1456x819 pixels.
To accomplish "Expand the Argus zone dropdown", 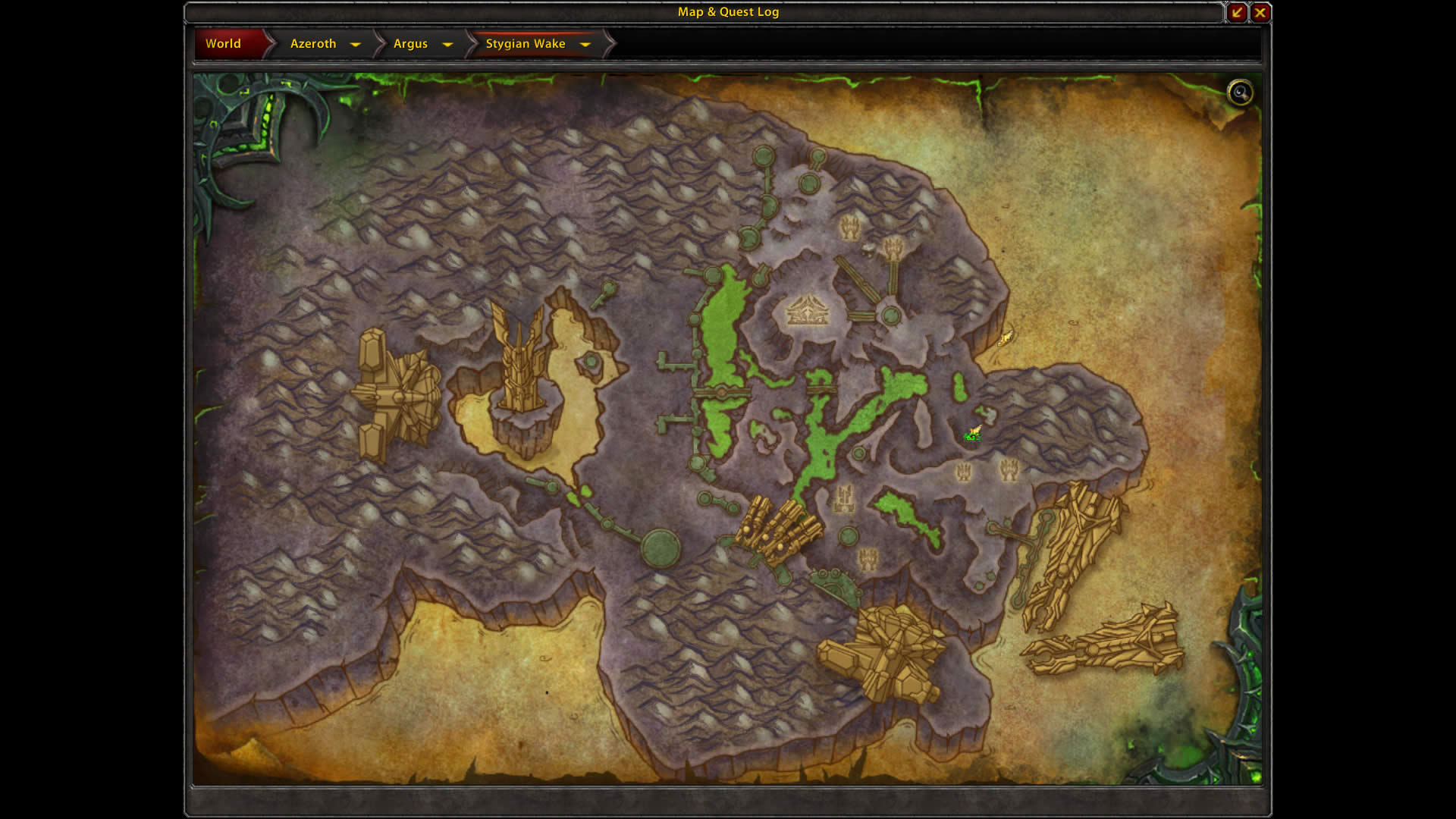I will (448, 44).
